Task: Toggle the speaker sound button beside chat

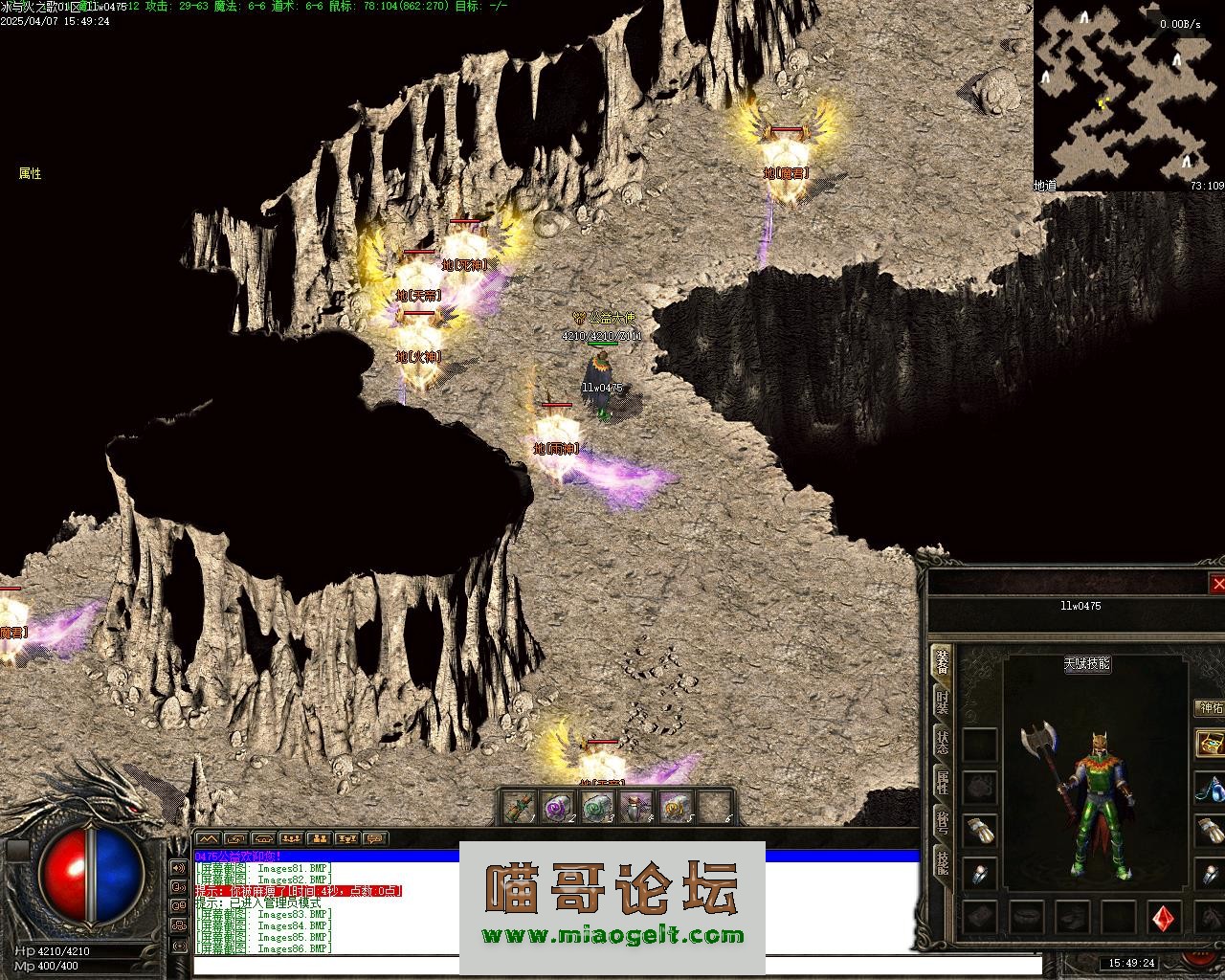Action: 179,868
